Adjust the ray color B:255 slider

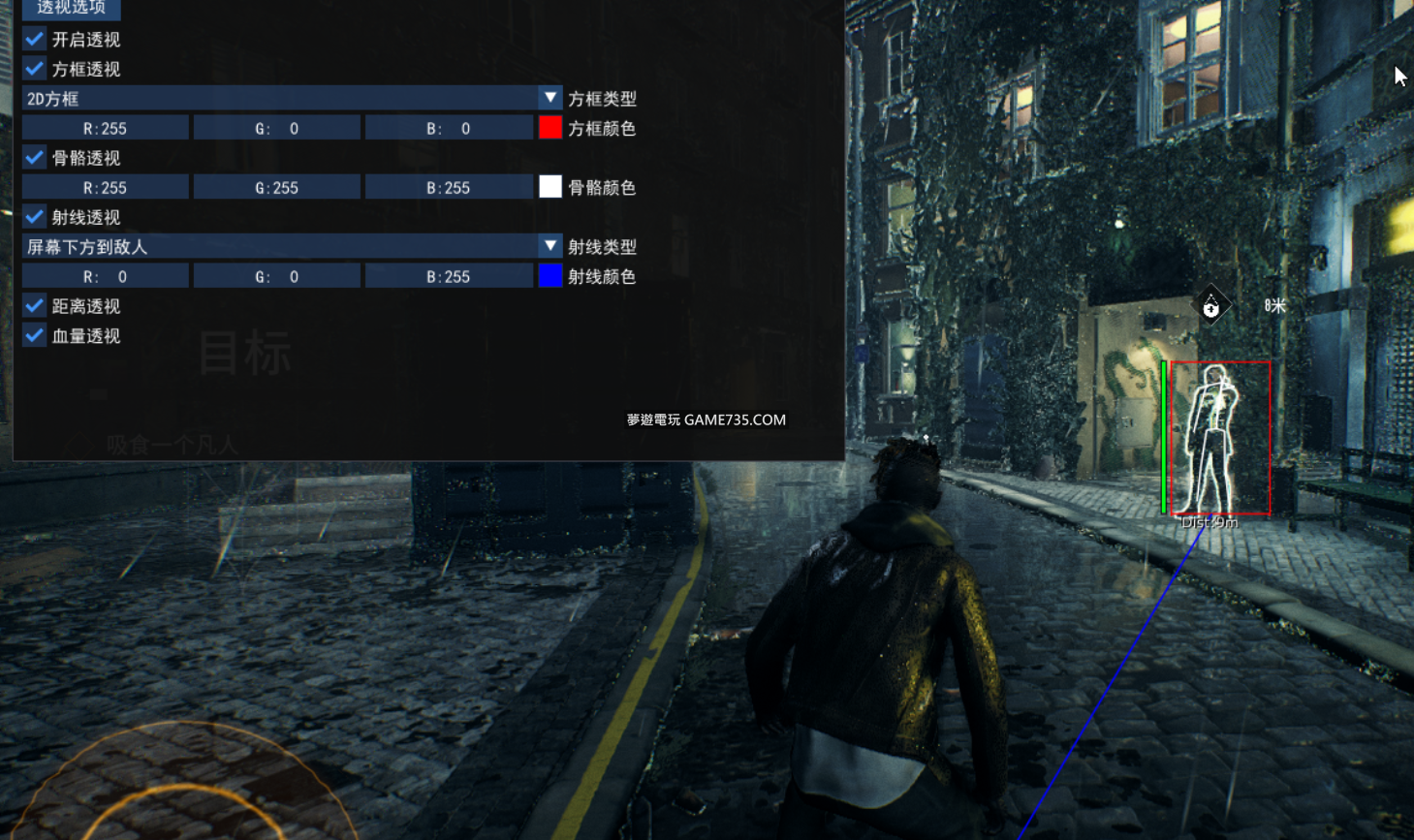449,277
